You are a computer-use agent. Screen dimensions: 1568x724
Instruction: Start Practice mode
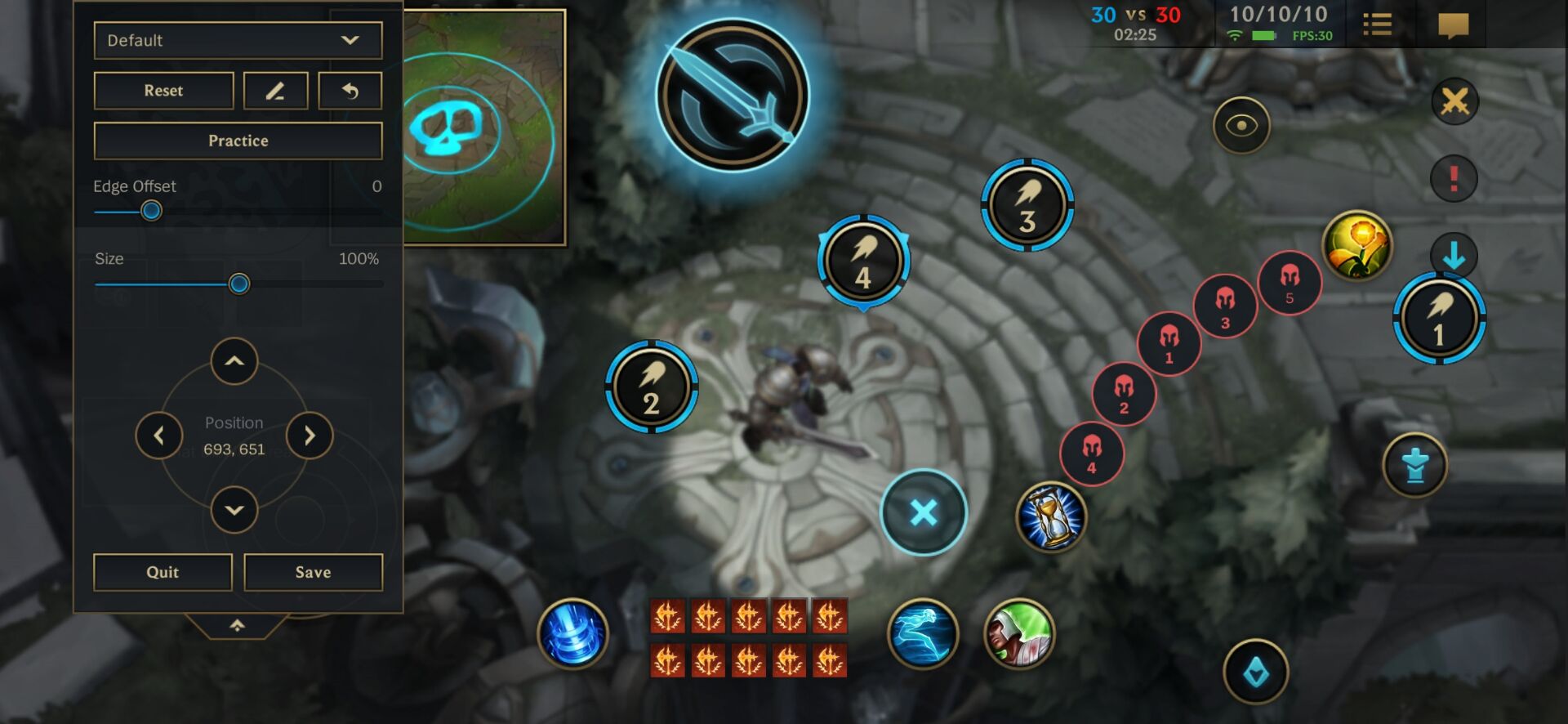tap(238, 141)
